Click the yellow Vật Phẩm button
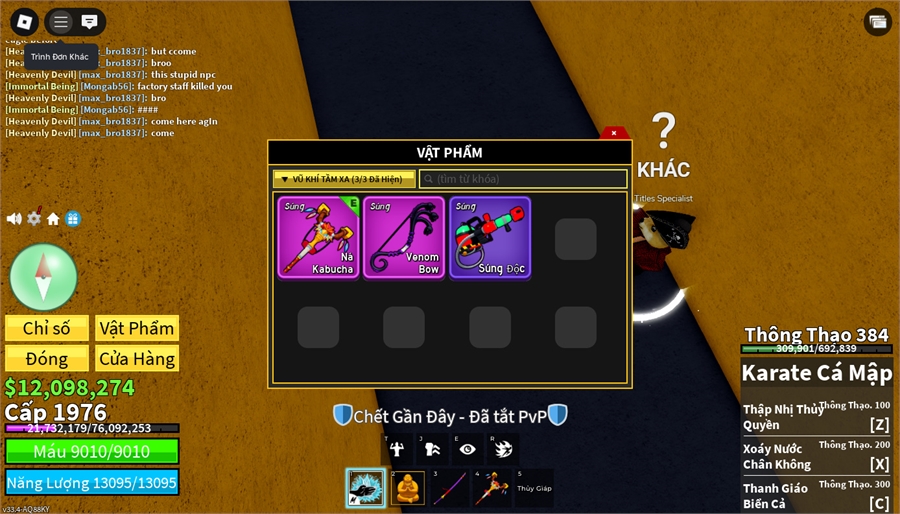Image resolution: width=900 pixels, height=514 pixels. [137, 329]
